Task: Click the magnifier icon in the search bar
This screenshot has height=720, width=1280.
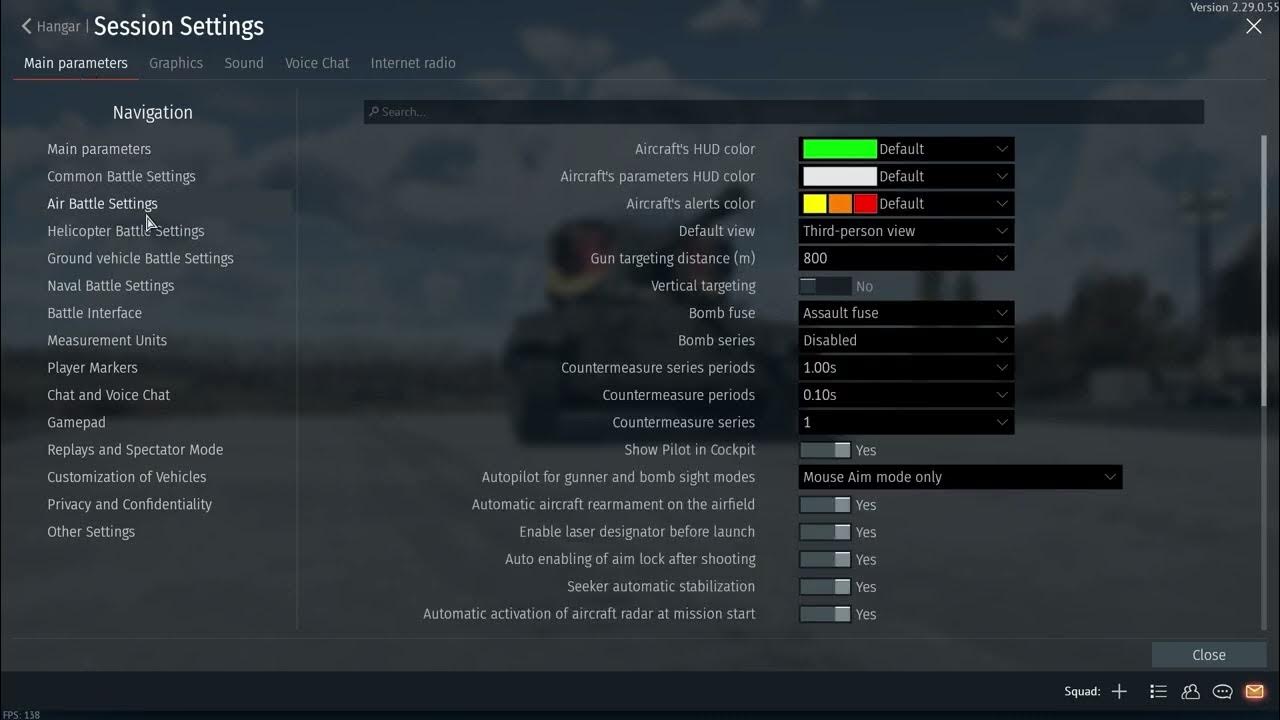Action: pyautogui.click(x=372, y=111)
